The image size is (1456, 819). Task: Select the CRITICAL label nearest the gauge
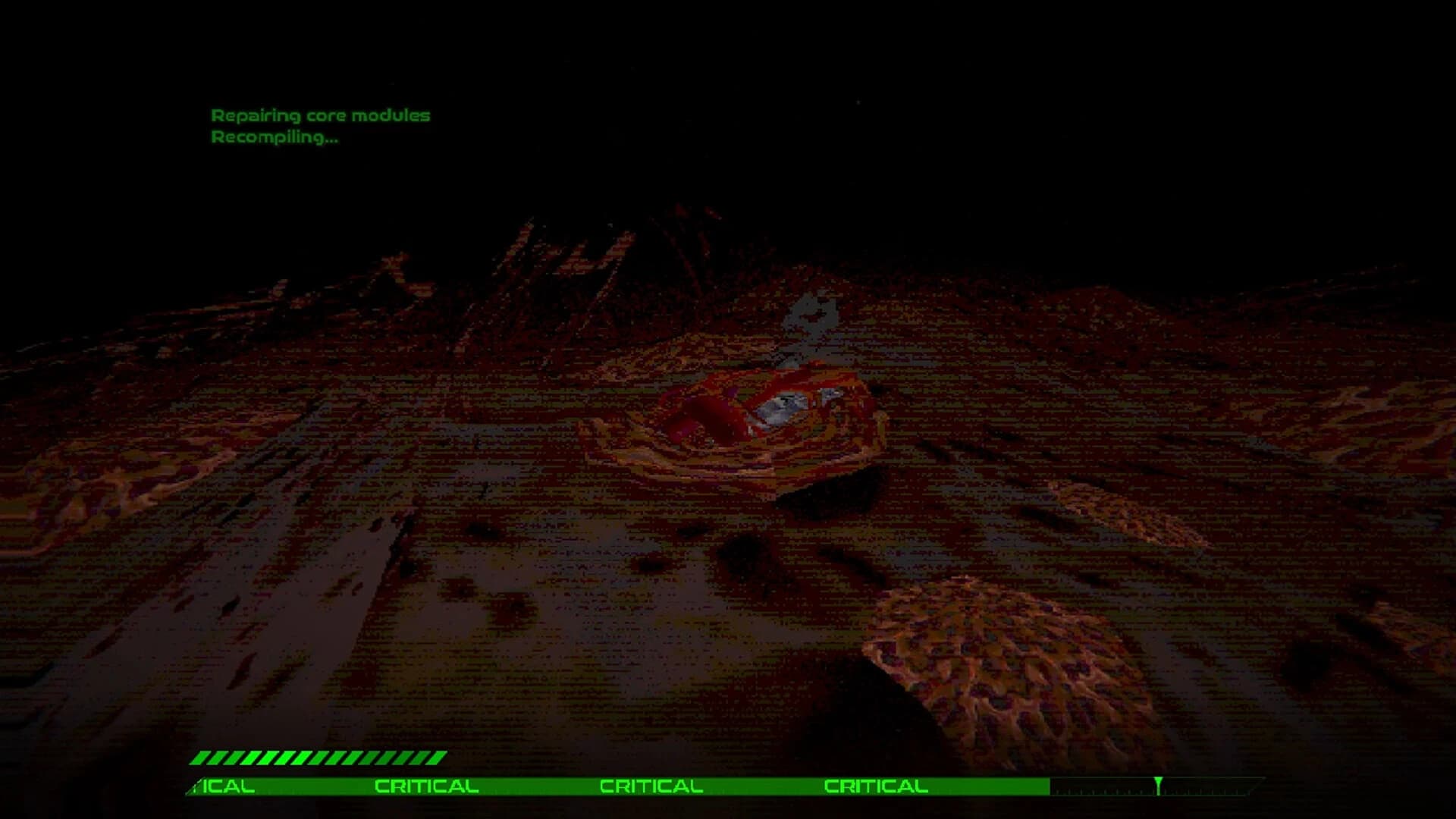(876, 786)
